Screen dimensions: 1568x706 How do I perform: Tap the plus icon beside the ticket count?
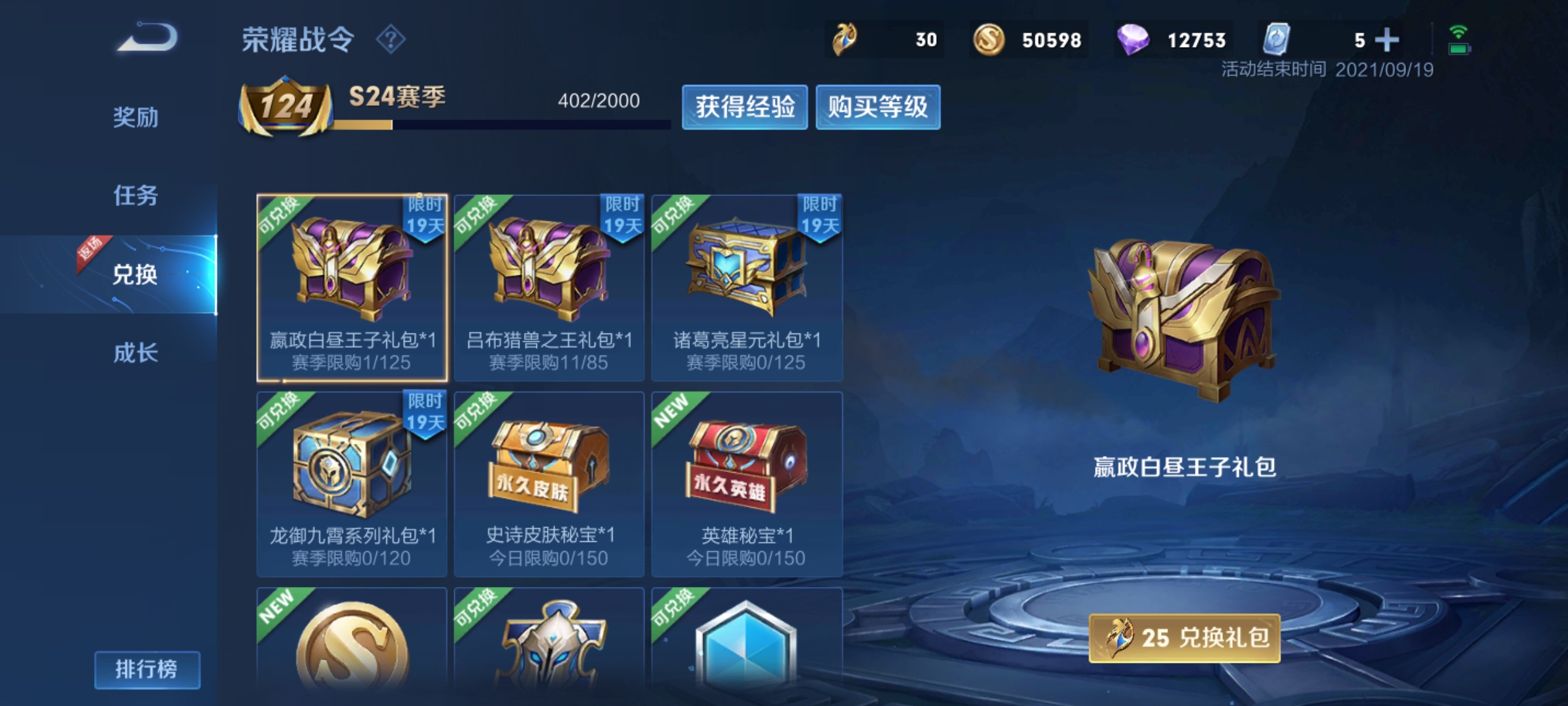[1386, 41]
